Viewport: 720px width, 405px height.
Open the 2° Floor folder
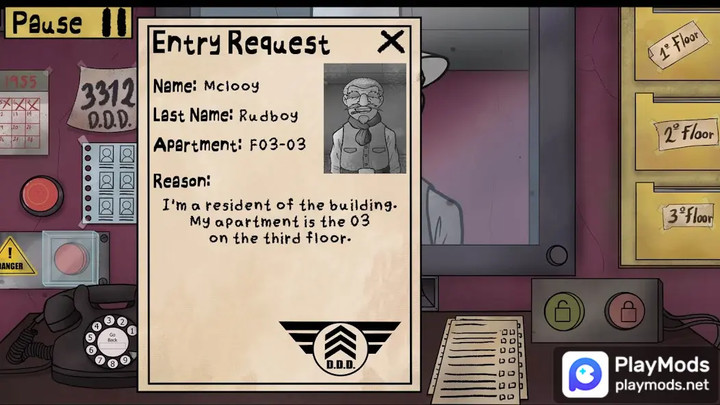[686, 133]
